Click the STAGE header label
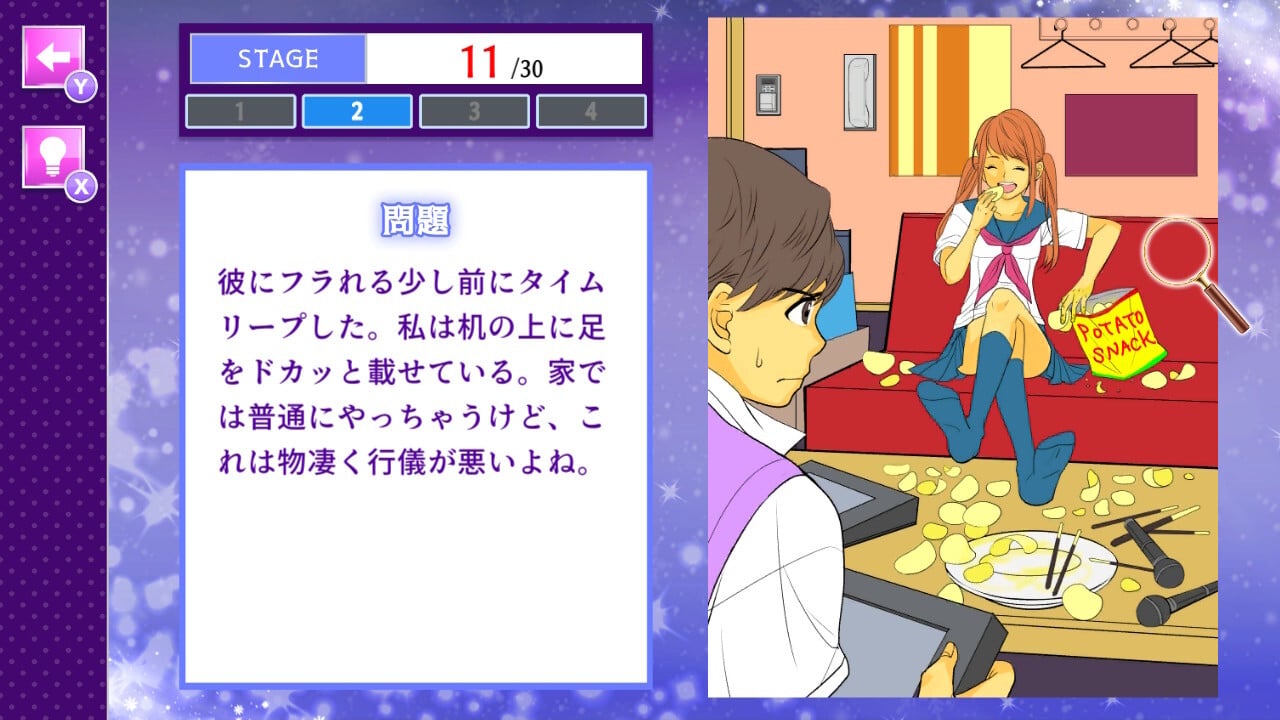1280x720 pixels. [276, 57]
